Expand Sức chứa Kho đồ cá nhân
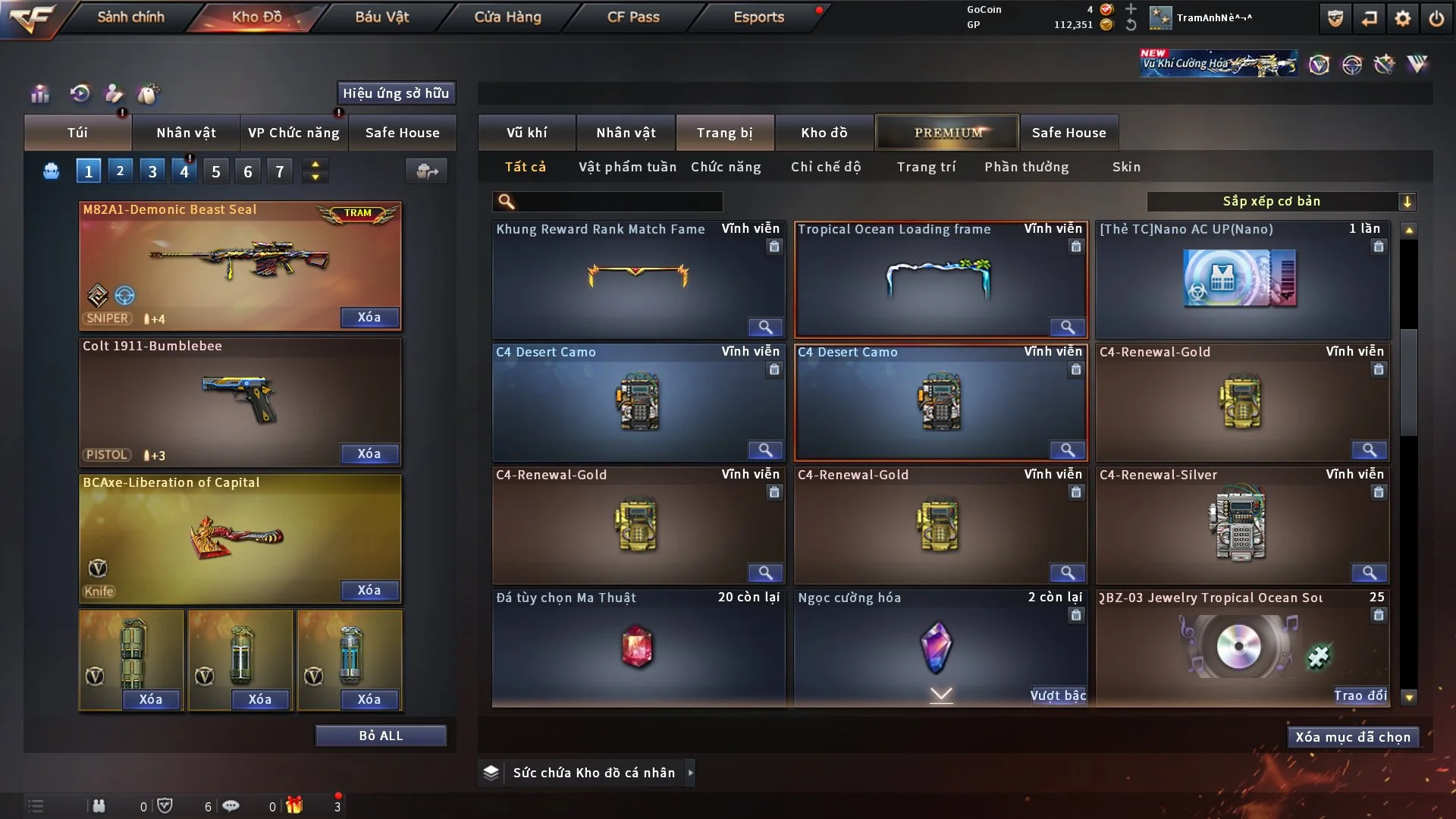1456x819 pixels. [x=690, y=773]
